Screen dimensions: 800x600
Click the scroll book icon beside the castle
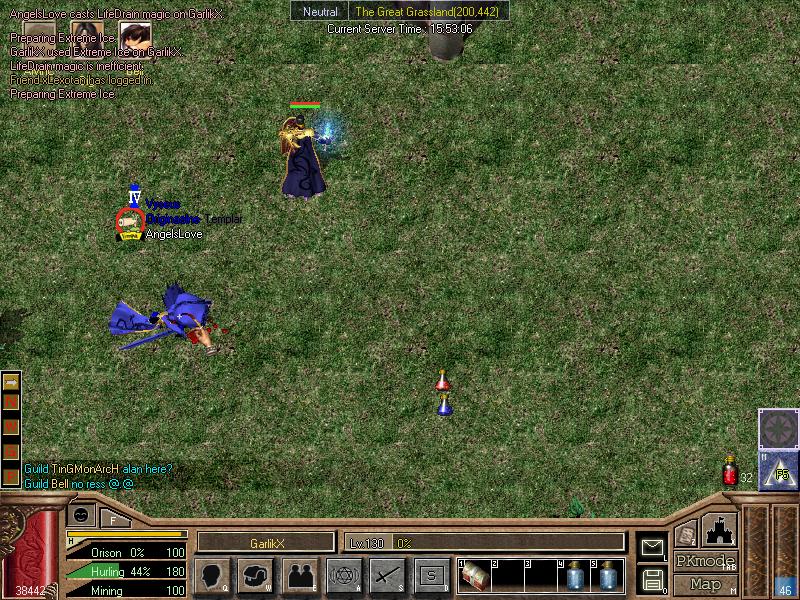coord(685,535)
